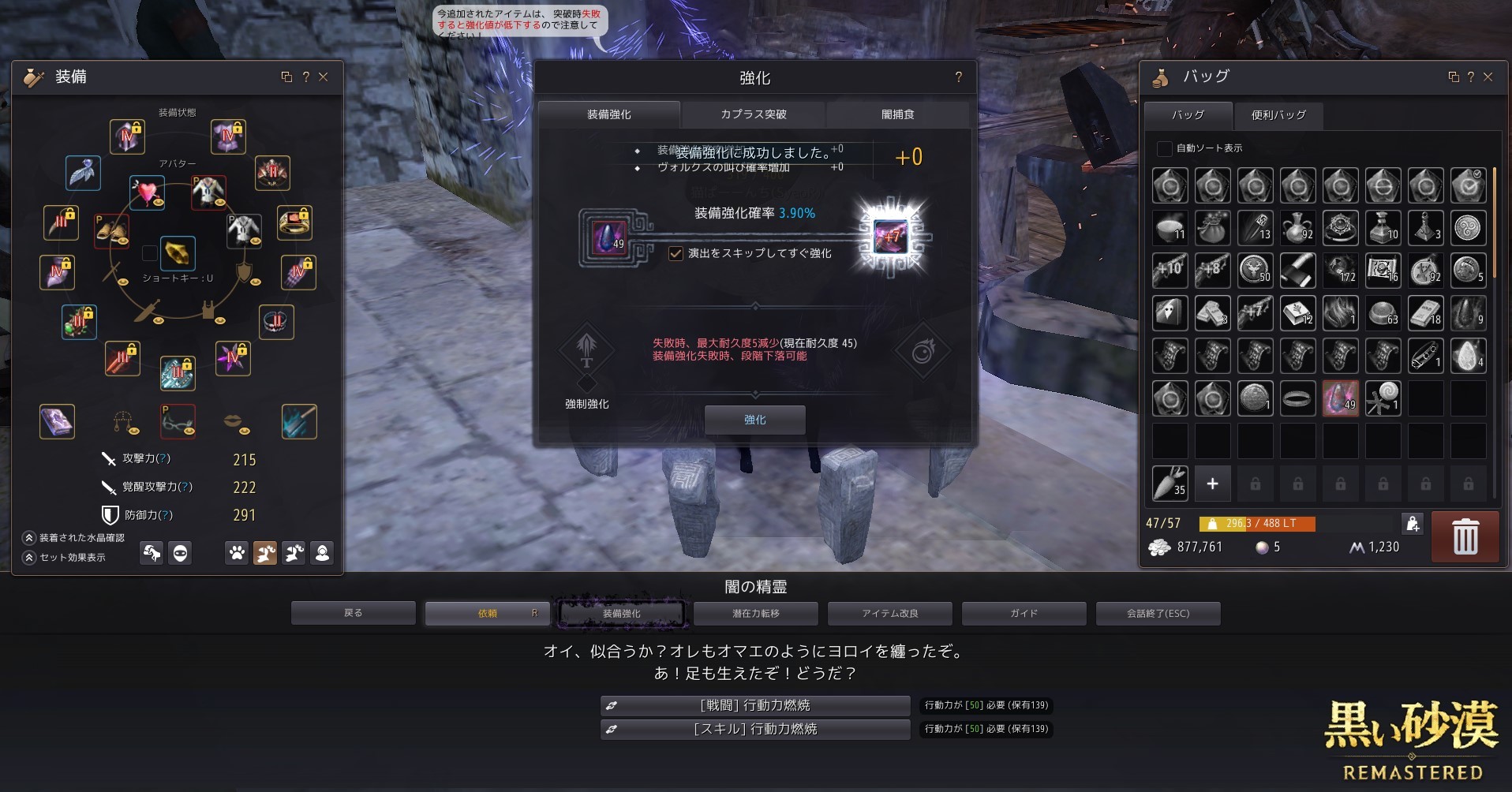This screenshot has width=1512, height=792.
Task: End conversation with 会話終了(ESC) button
Action: pos(1158,613)
